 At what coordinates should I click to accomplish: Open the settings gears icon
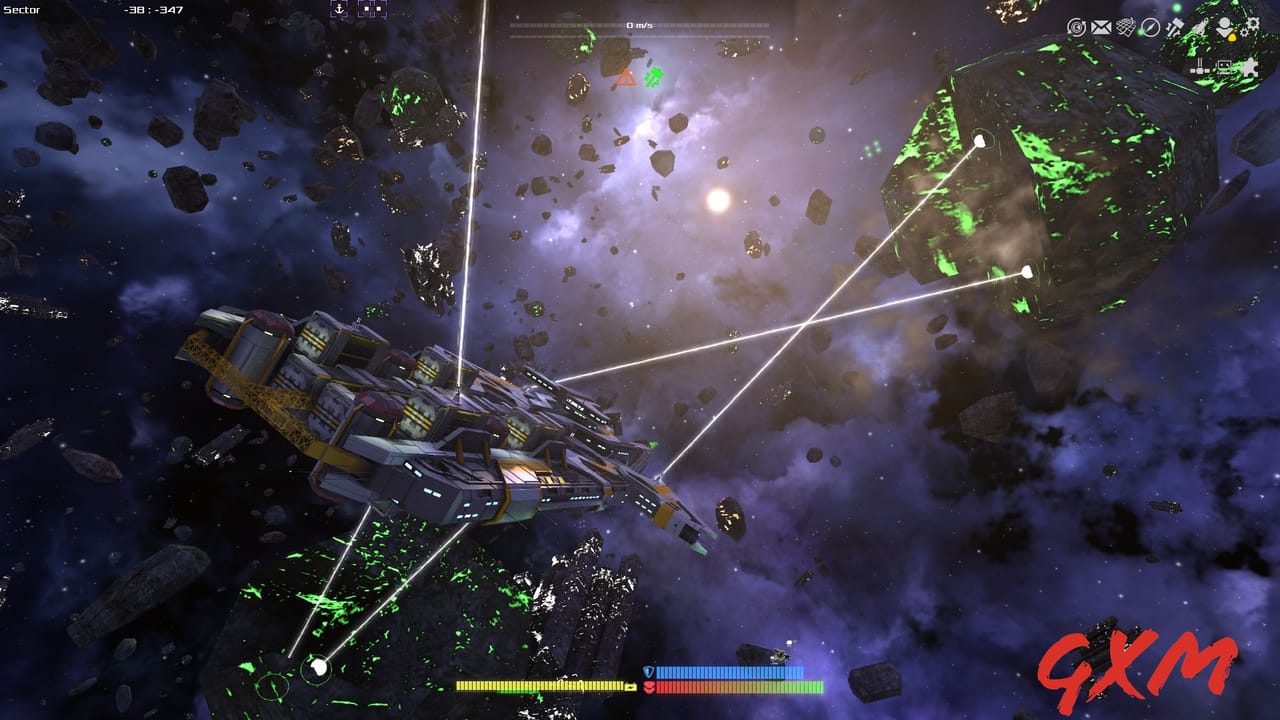[x=1252, y=27]
